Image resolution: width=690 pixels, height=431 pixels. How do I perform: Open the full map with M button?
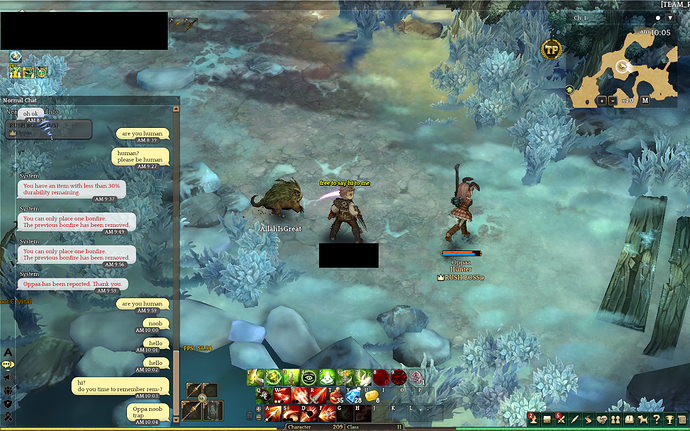pyautogui.click(x=645, y=100)
